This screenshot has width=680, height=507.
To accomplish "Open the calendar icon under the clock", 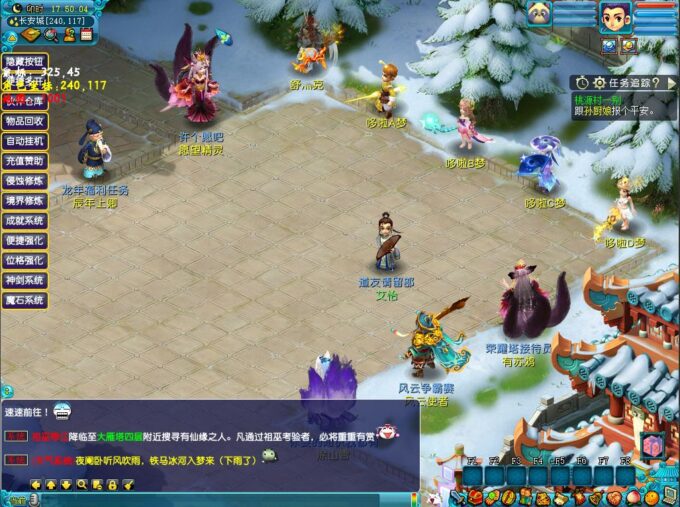I will pyautogui.click(x=86, y=34).
